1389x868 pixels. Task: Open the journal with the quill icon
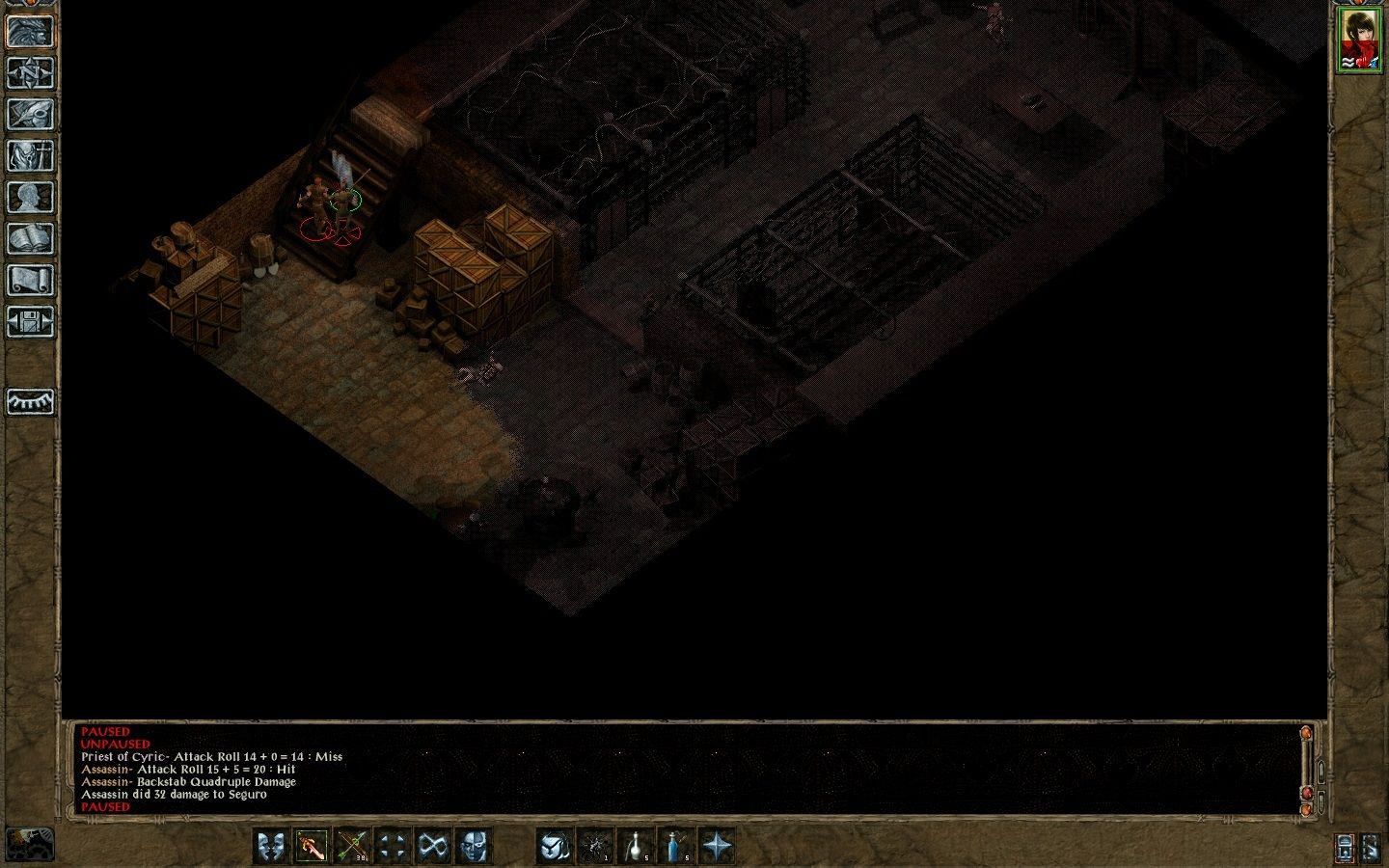tap(29, 114)
